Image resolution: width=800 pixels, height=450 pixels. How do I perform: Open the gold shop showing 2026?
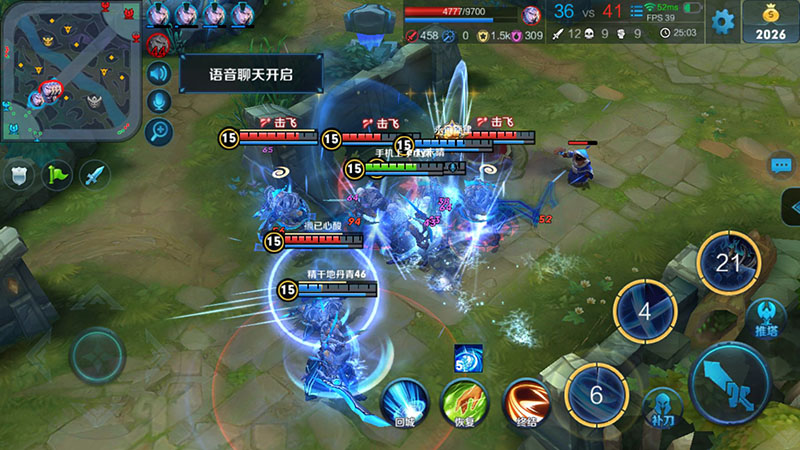click(x=770, y=22)
